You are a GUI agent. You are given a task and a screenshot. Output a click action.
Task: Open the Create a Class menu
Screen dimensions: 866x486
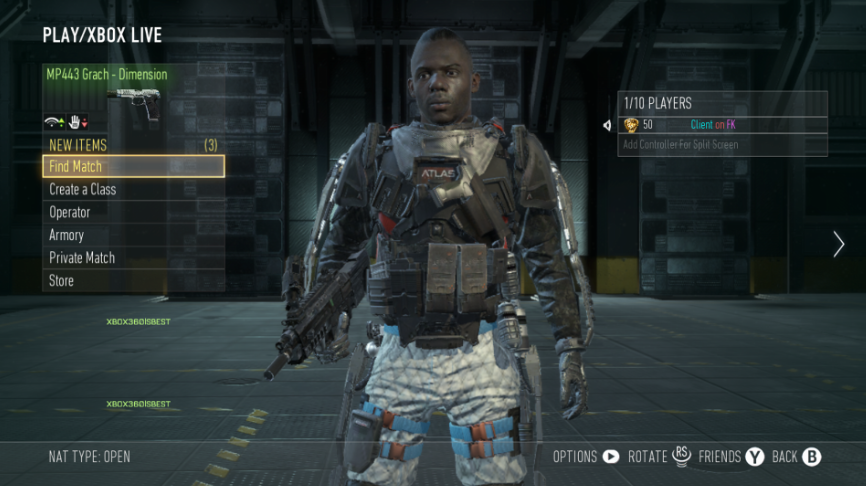133,190
